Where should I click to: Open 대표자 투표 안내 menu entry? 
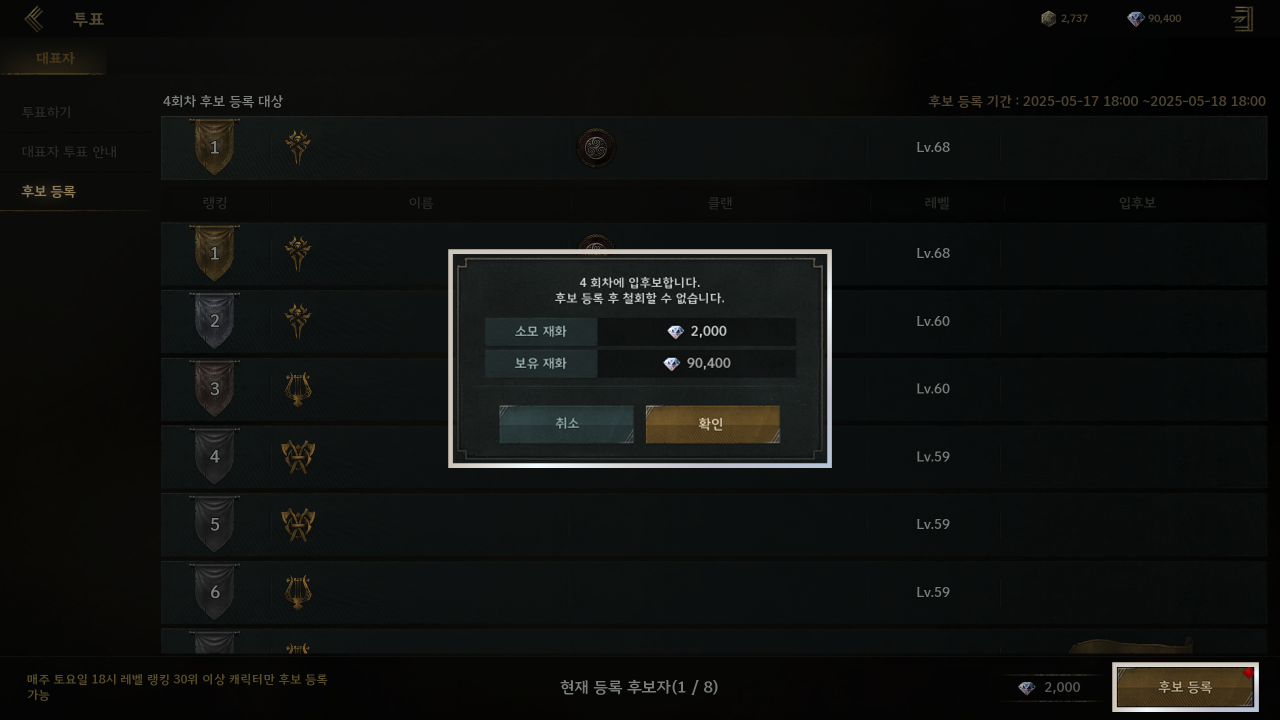[69, 152]
